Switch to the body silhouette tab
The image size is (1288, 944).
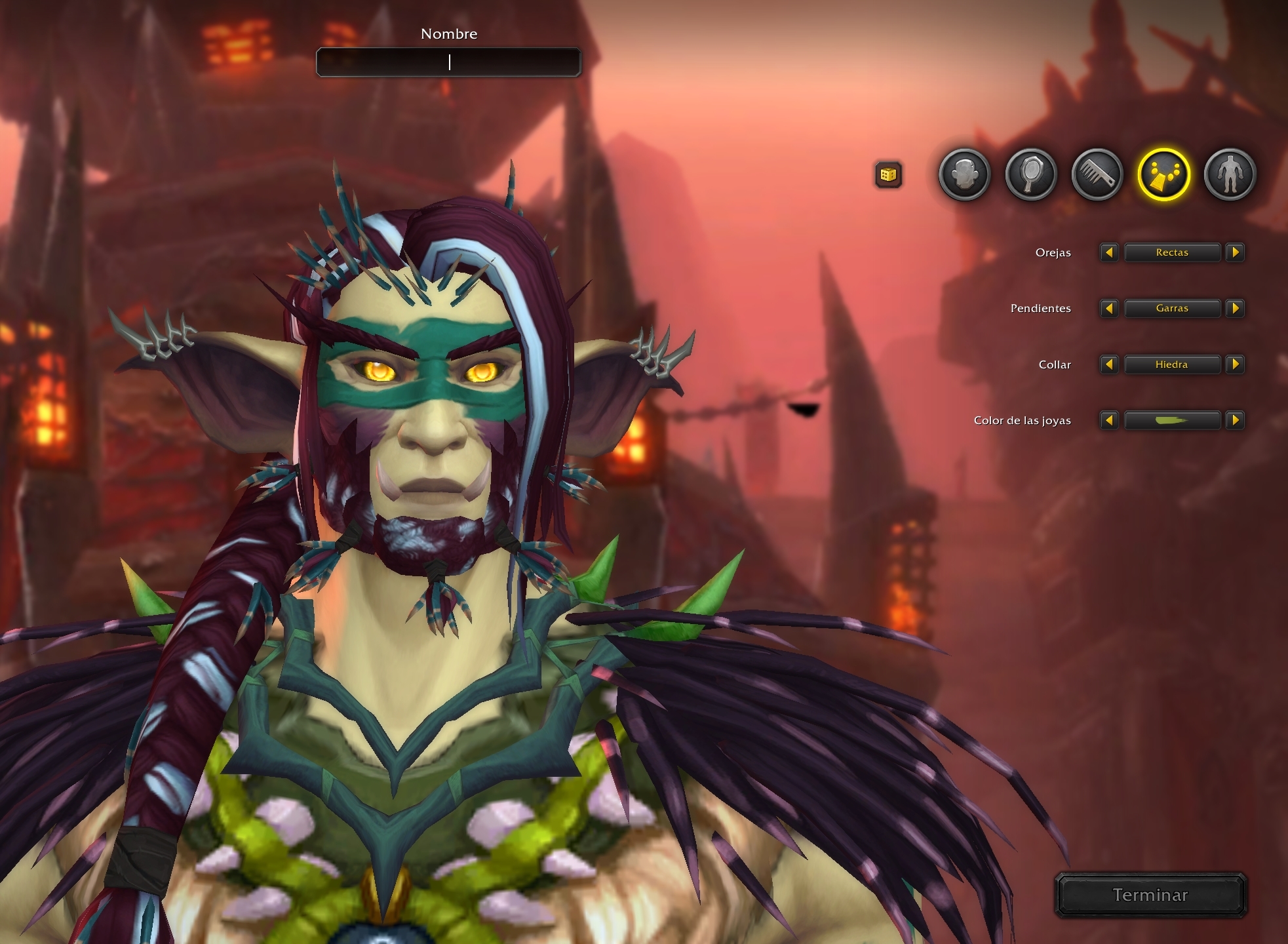click(x=1230, y=175)
